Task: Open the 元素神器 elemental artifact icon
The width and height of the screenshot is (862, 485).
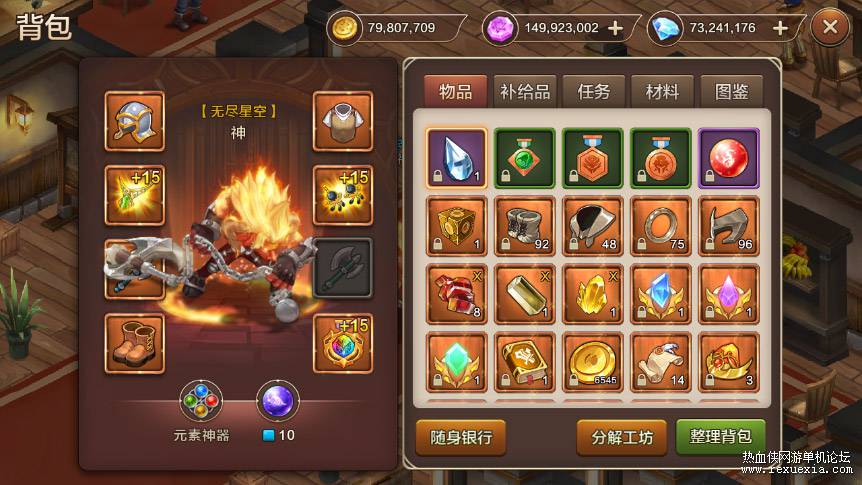Action: pyautogui.click(x=202, y=402)
